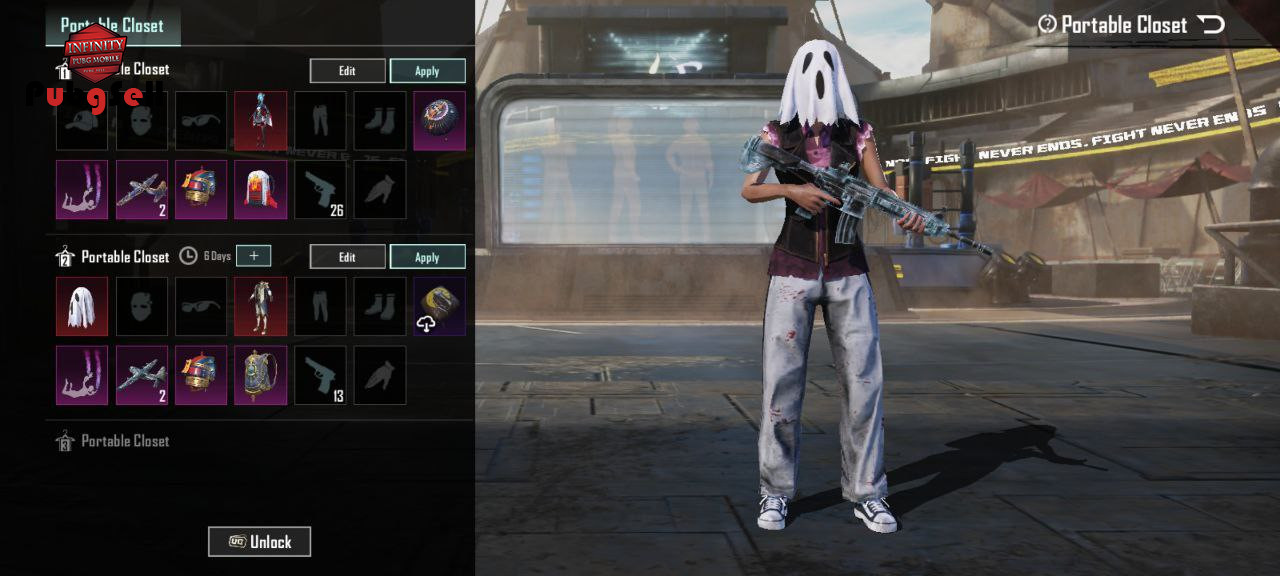Unlock the third Portable Closet
This screenshot has height=576, width=1280.
tap(259, 542)
